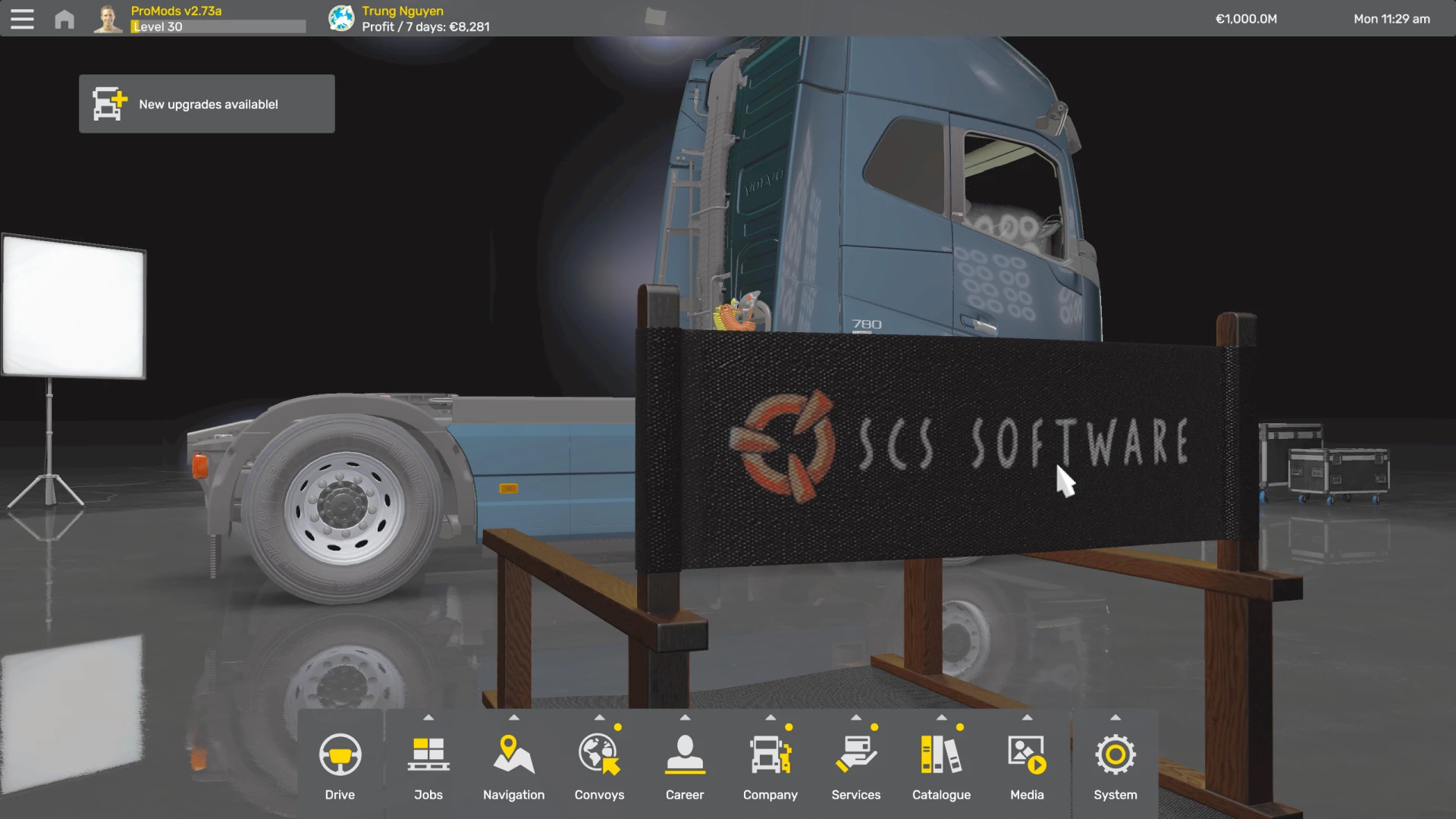The width and height of the screenshot is (1456, 819).
Task: Open the hamburger menu
Action: [x=22, y=18]
